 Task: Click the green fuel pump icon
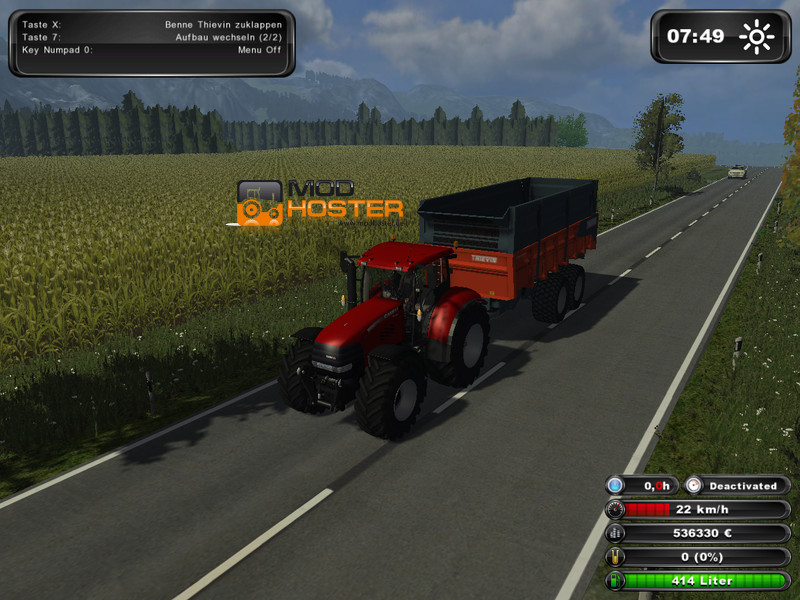click(x=614, y=581)
